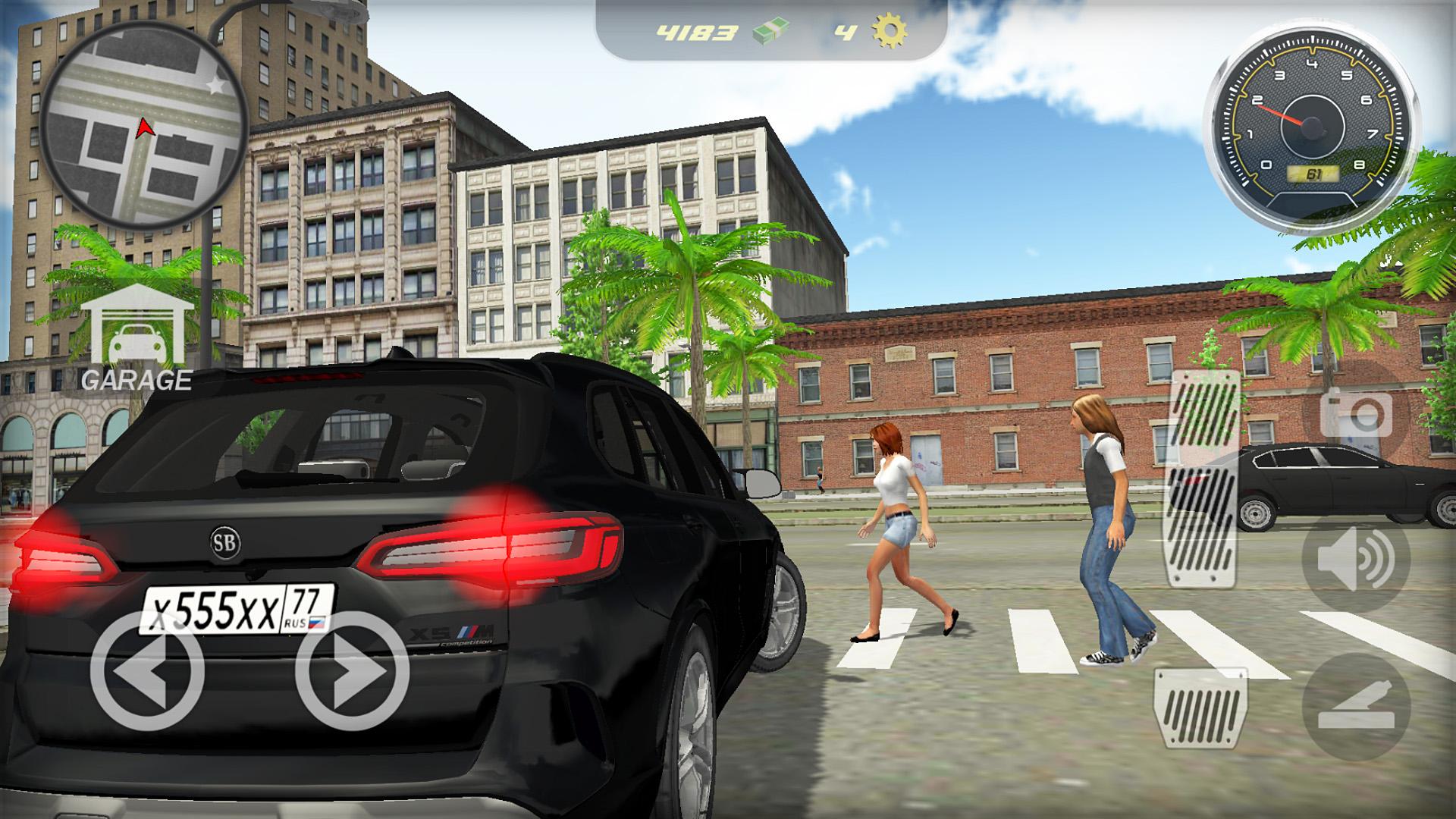Steer right with the right arrow button
1456x819 pixels.
[352, 670]
